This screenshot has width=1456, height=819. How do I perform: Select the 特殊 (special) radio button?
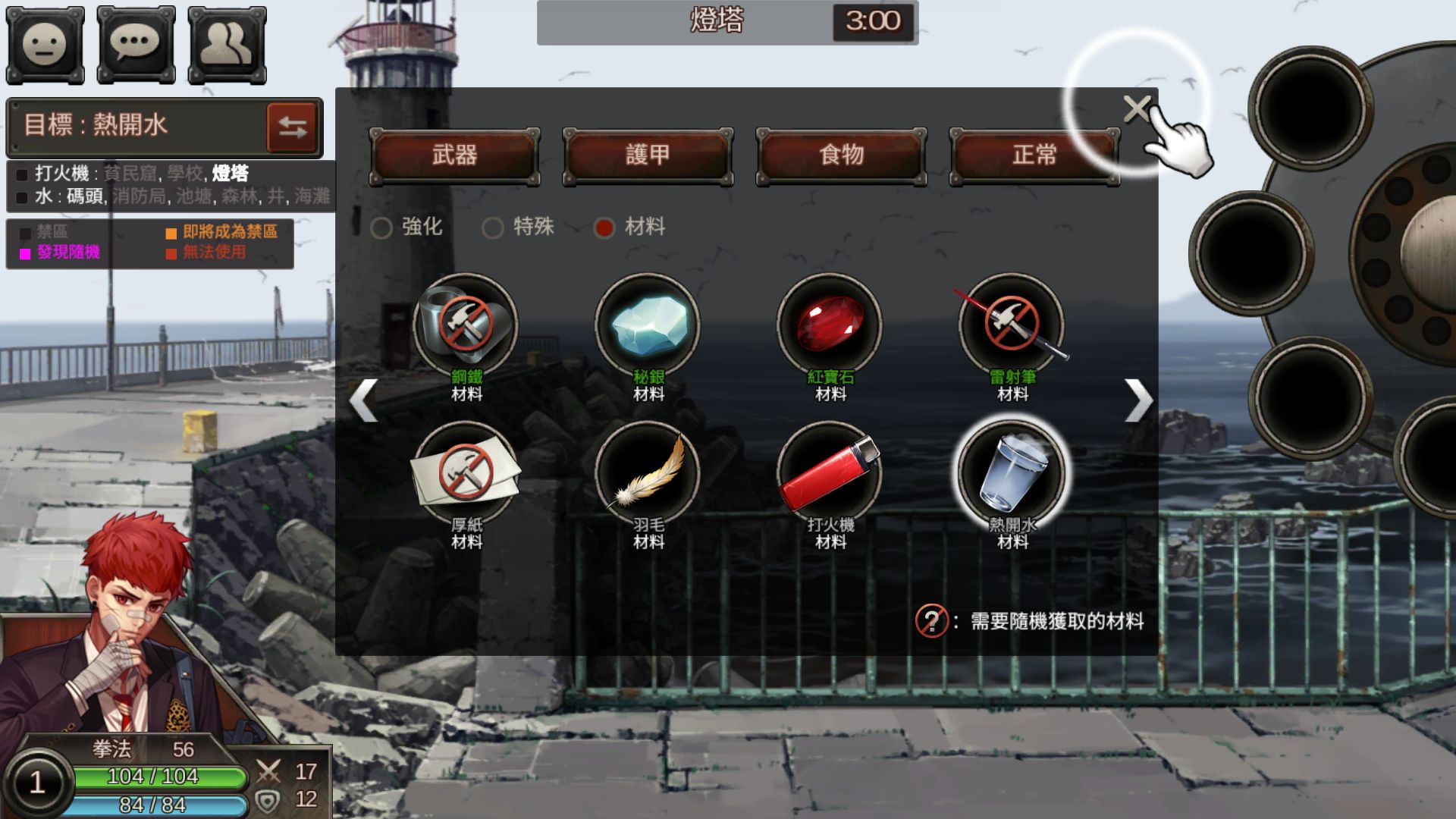pyautogui.click(x=496, y=227)
